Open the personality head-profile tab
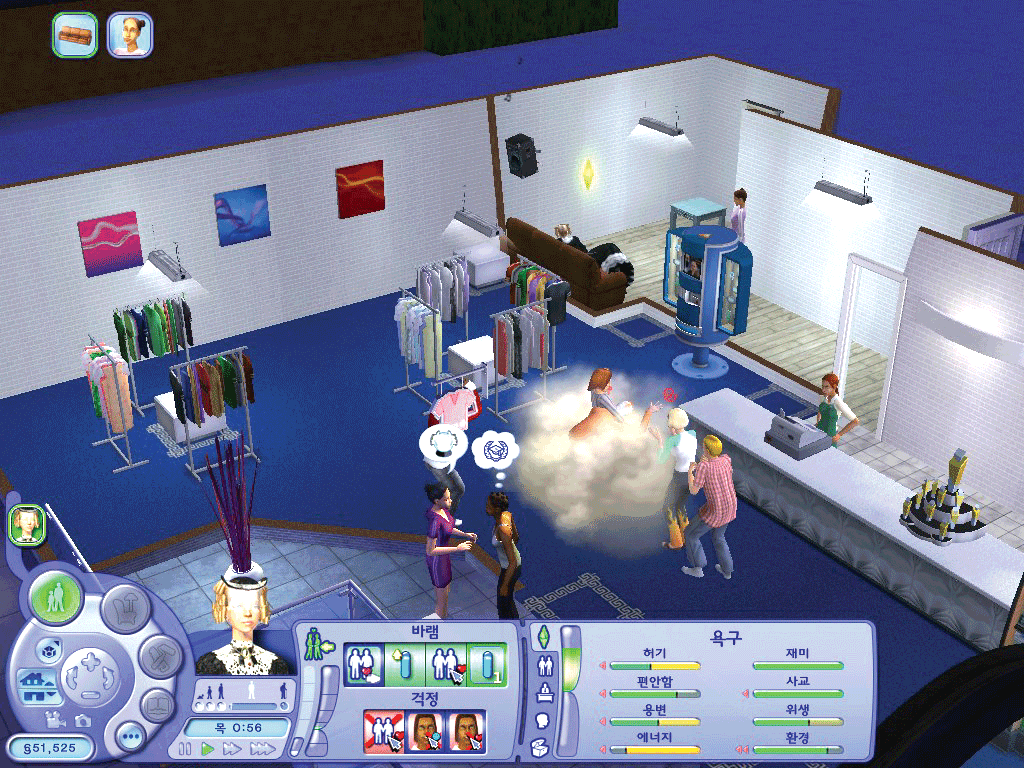This screenshot has width=1024, height=768. 545,719
